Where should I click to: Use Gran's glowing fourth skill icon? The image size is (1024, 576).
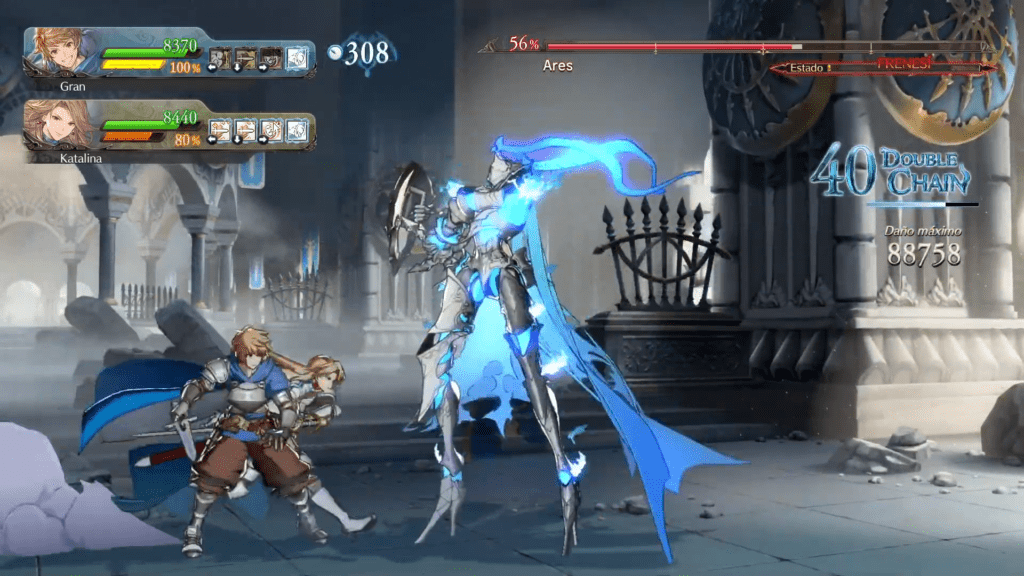(x=296, y=57)
